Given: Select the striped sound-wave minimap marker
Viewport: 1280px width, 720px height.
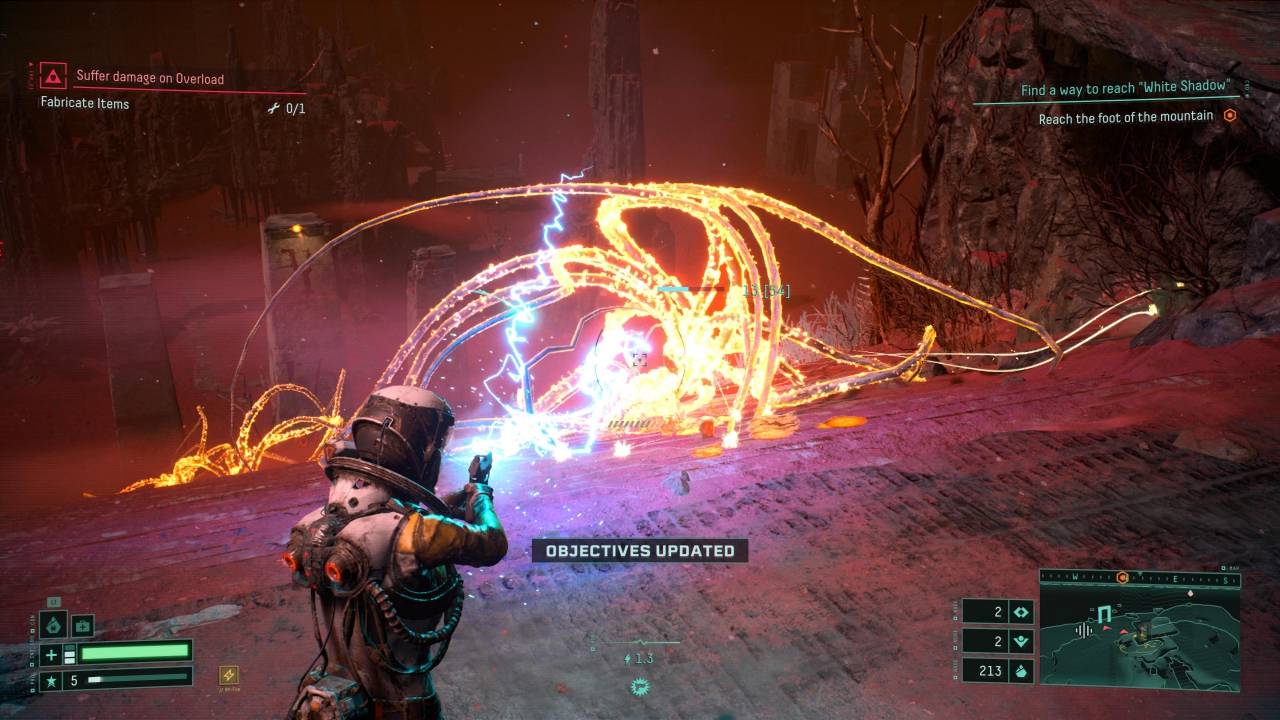Looking at the screenshot, I should [1082, 630].
